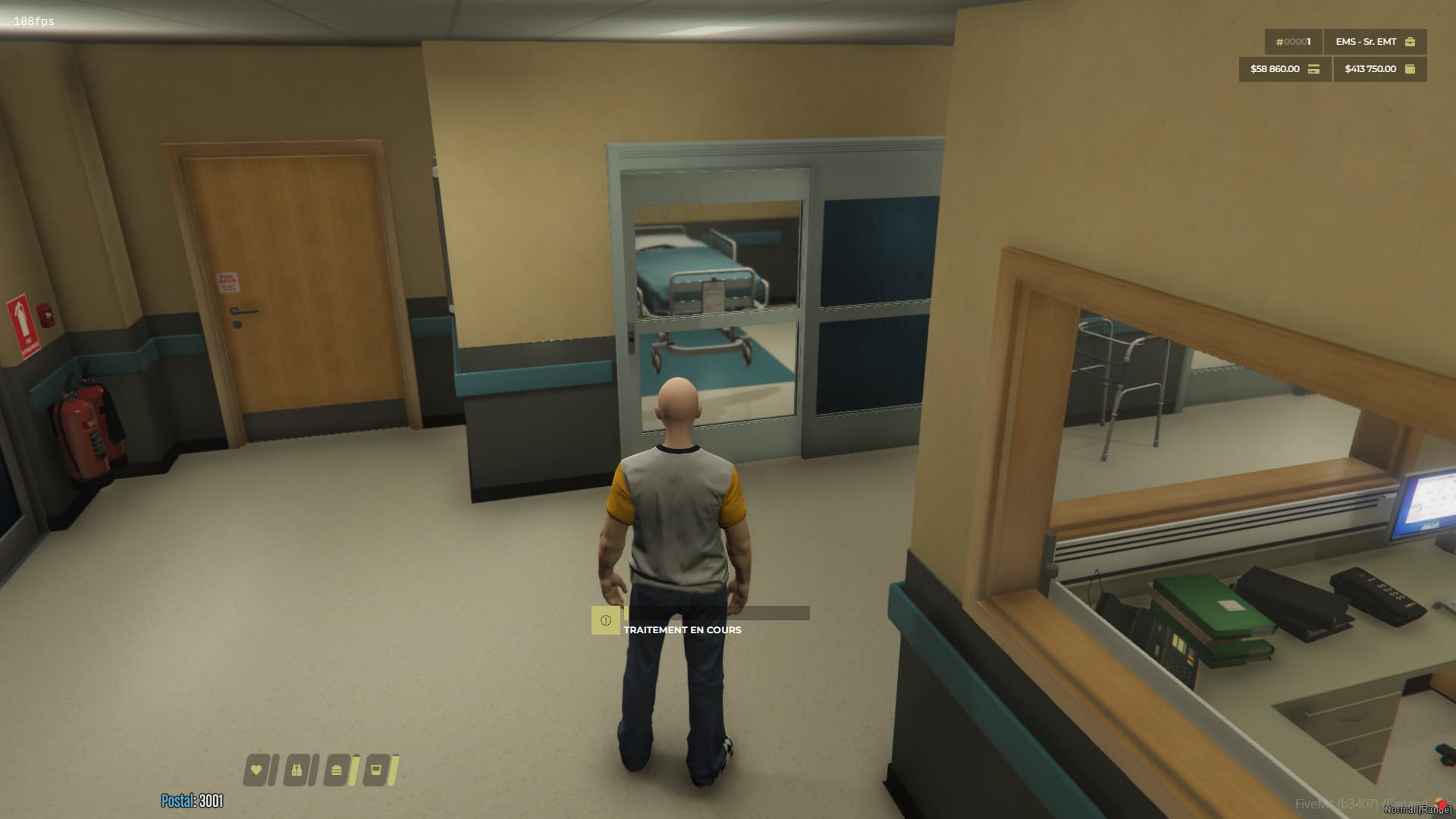This screenshot has width=1456, height=819.
Task: Click the wallet icon beside $413 750.00
Action: 1410,70
